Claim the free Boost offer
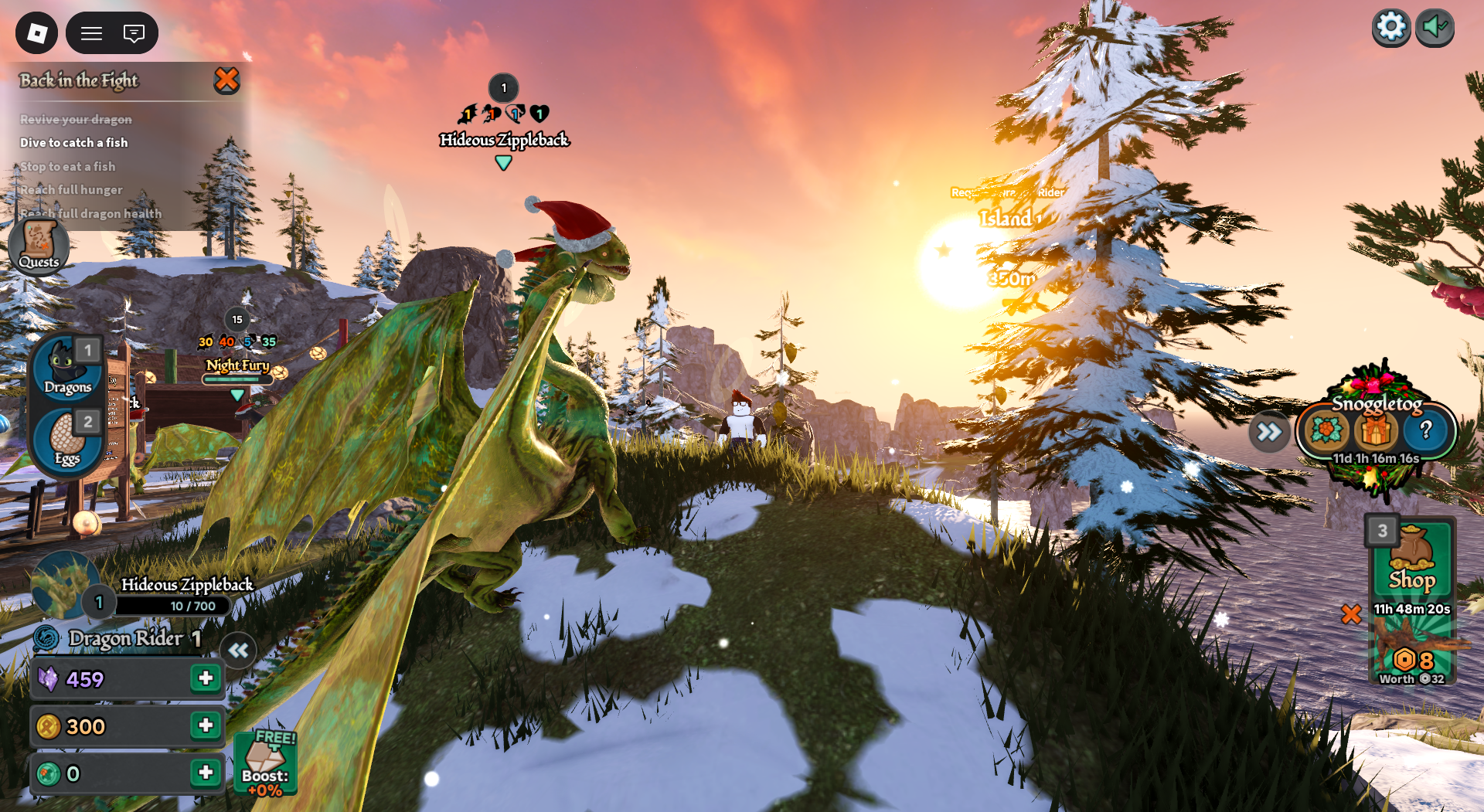This screenshot has width=1484, height=812. tap(265, 763)
